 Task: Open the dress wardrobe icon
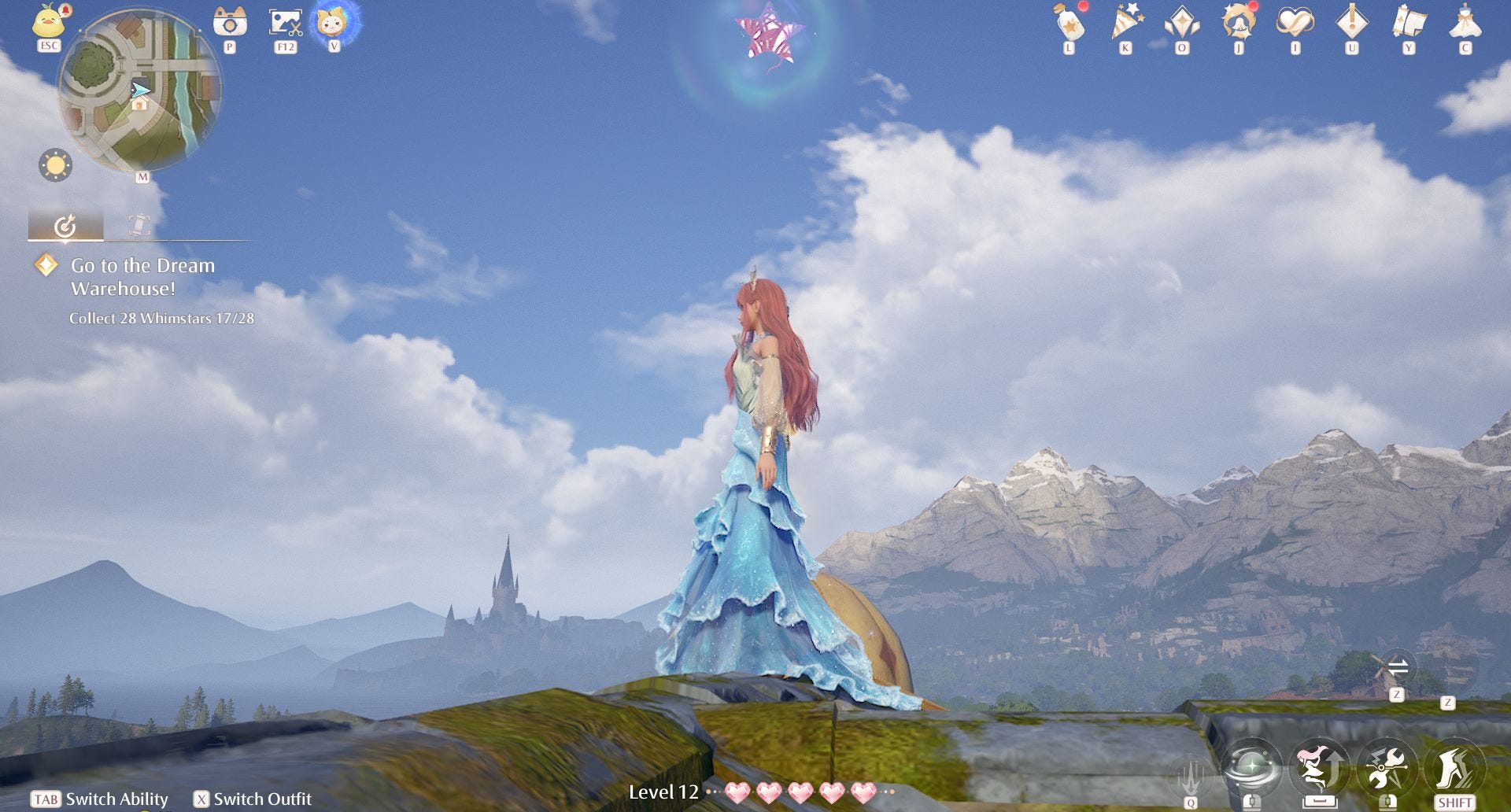1465,23
